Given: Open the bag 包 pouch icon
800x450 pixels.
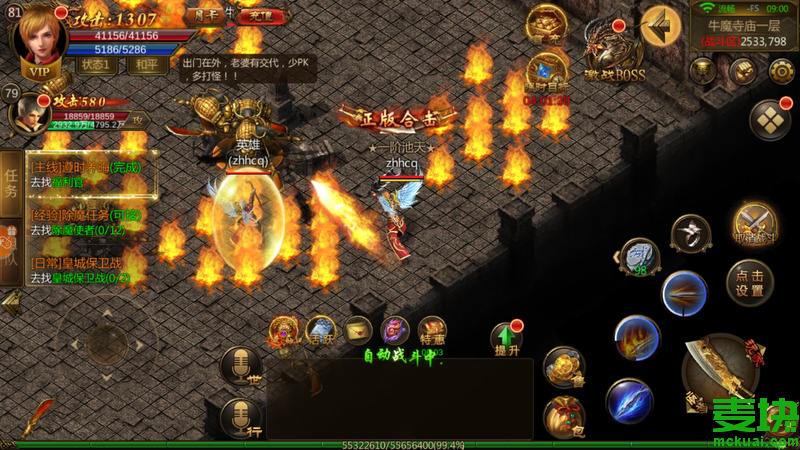Looking at the screenshot, I should [x=564, y=417].
